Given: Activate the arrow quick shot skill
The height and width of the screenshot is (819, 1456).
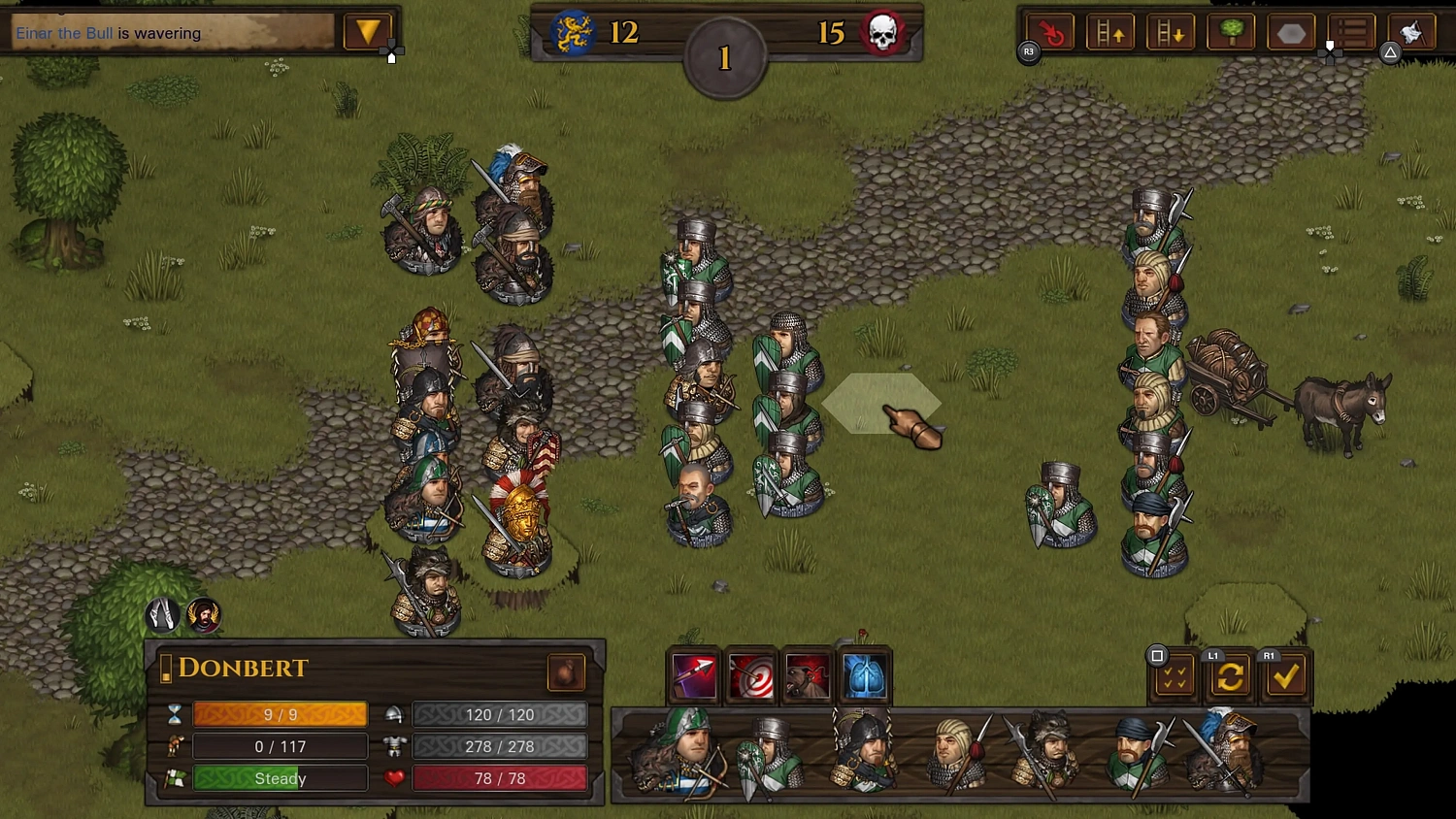Looking at the screenshot, I should (x=694, y=675).
